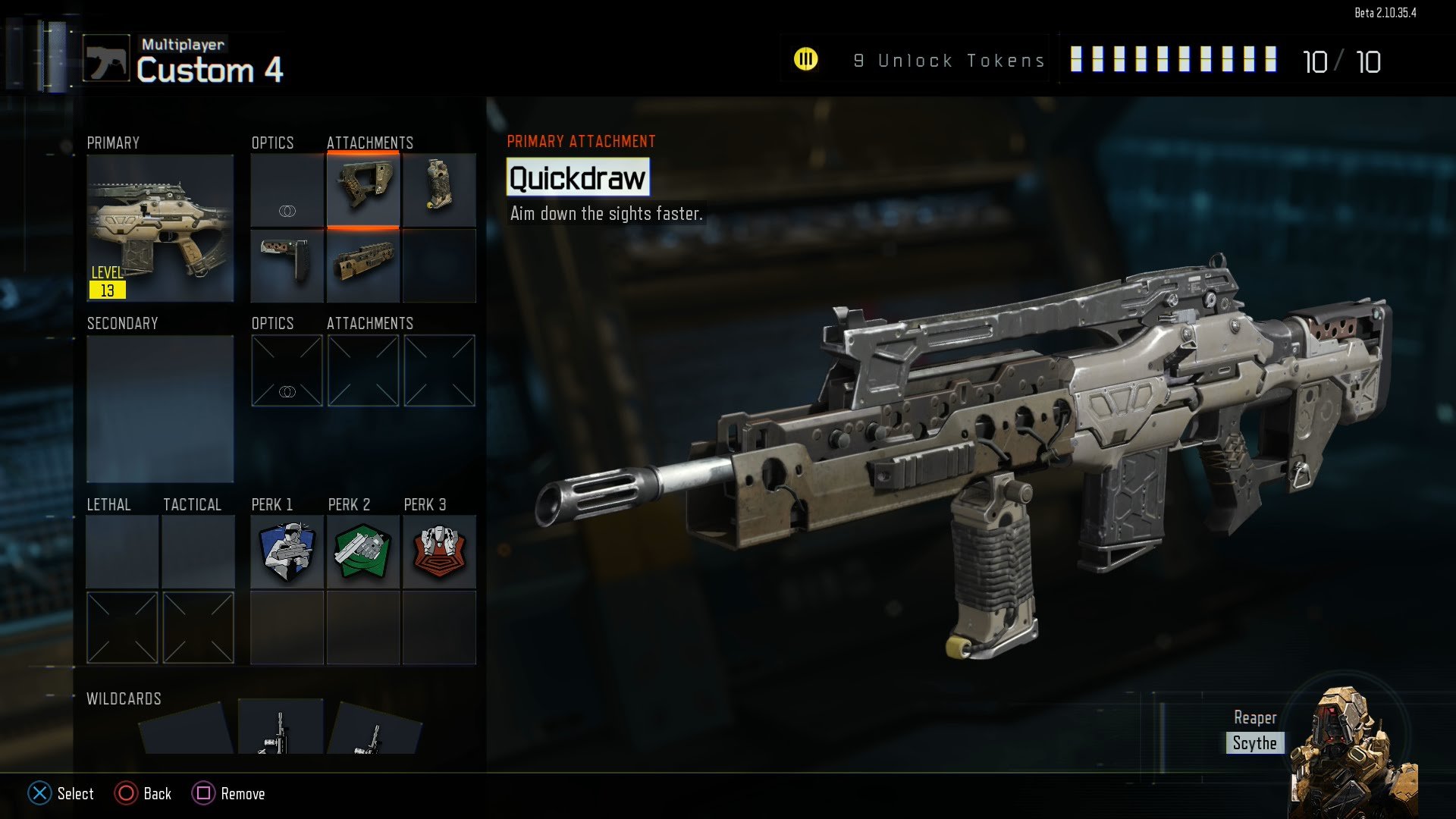
Task: Select the stock attachment slot
Action: [287, 265]
